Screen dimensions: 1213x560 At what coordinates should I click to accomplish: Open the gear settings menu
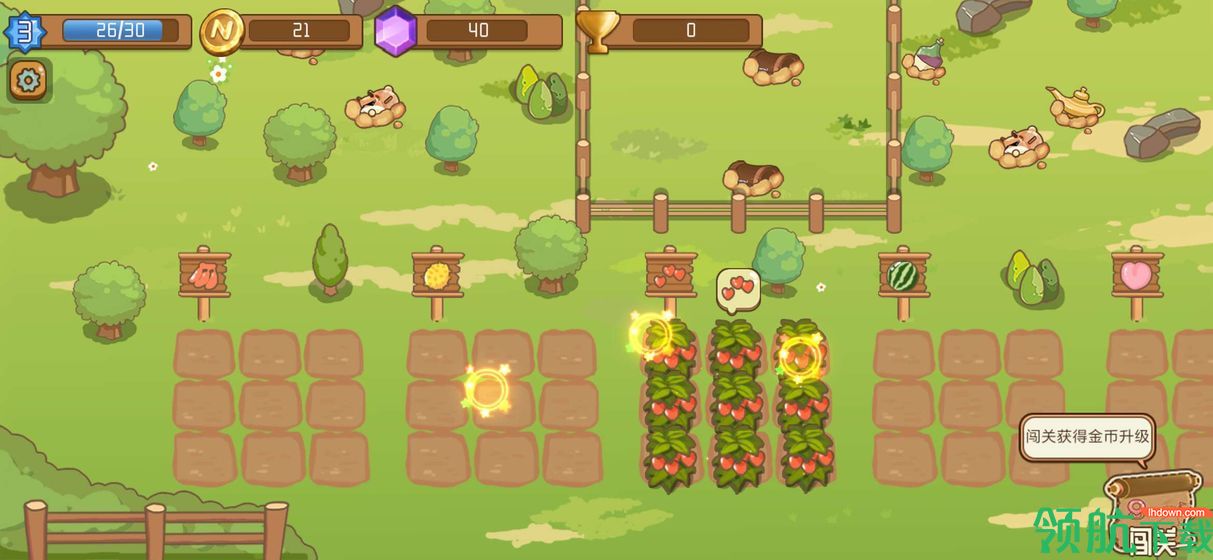click(x=29, y=80)
